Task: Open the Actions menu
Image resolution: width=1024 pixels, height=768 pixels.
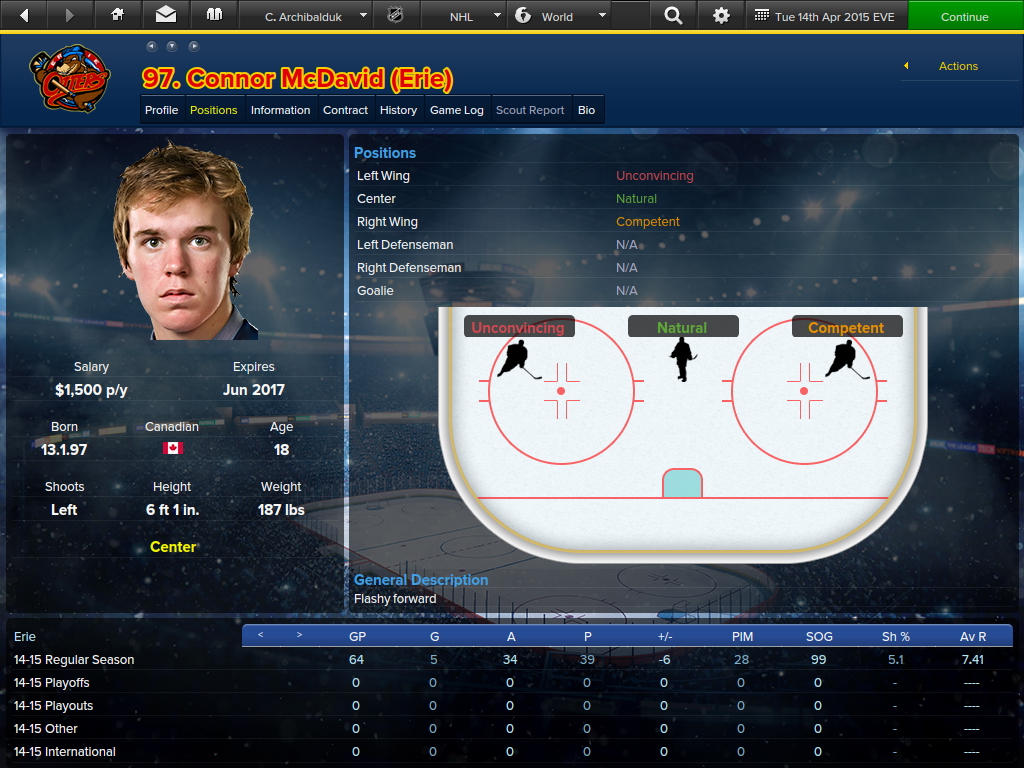Action: [957, 66]
